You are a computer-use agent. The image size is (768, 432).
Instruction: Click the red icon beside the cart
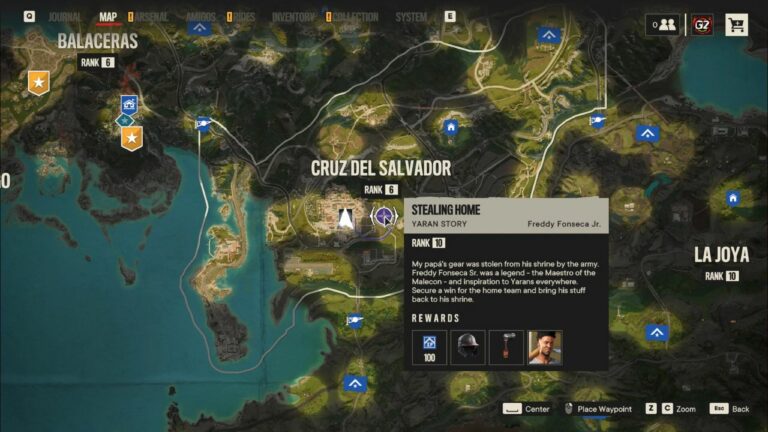point(702,25)
